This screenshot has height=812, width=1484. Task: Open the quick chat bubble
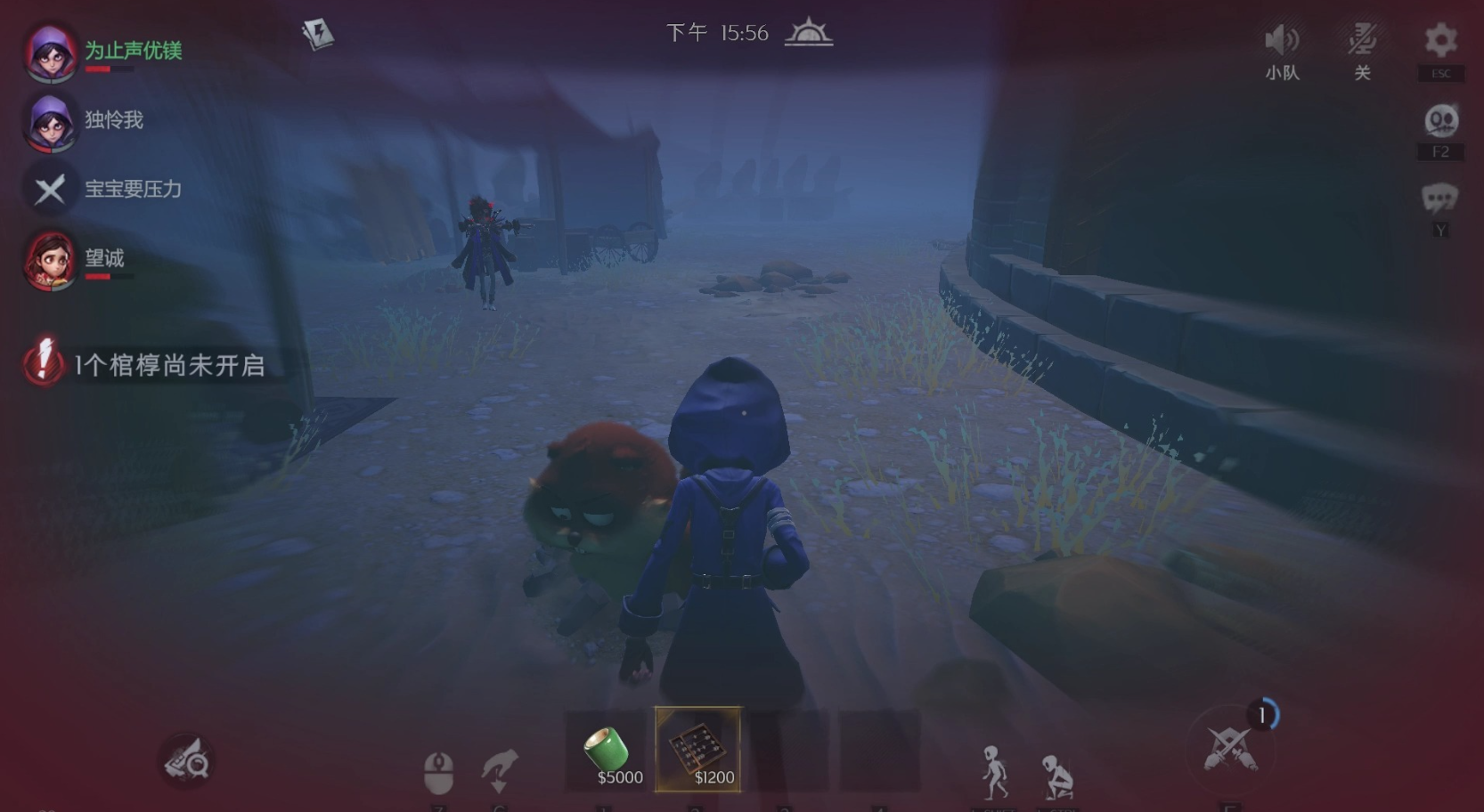click(x=1439, y=199)
